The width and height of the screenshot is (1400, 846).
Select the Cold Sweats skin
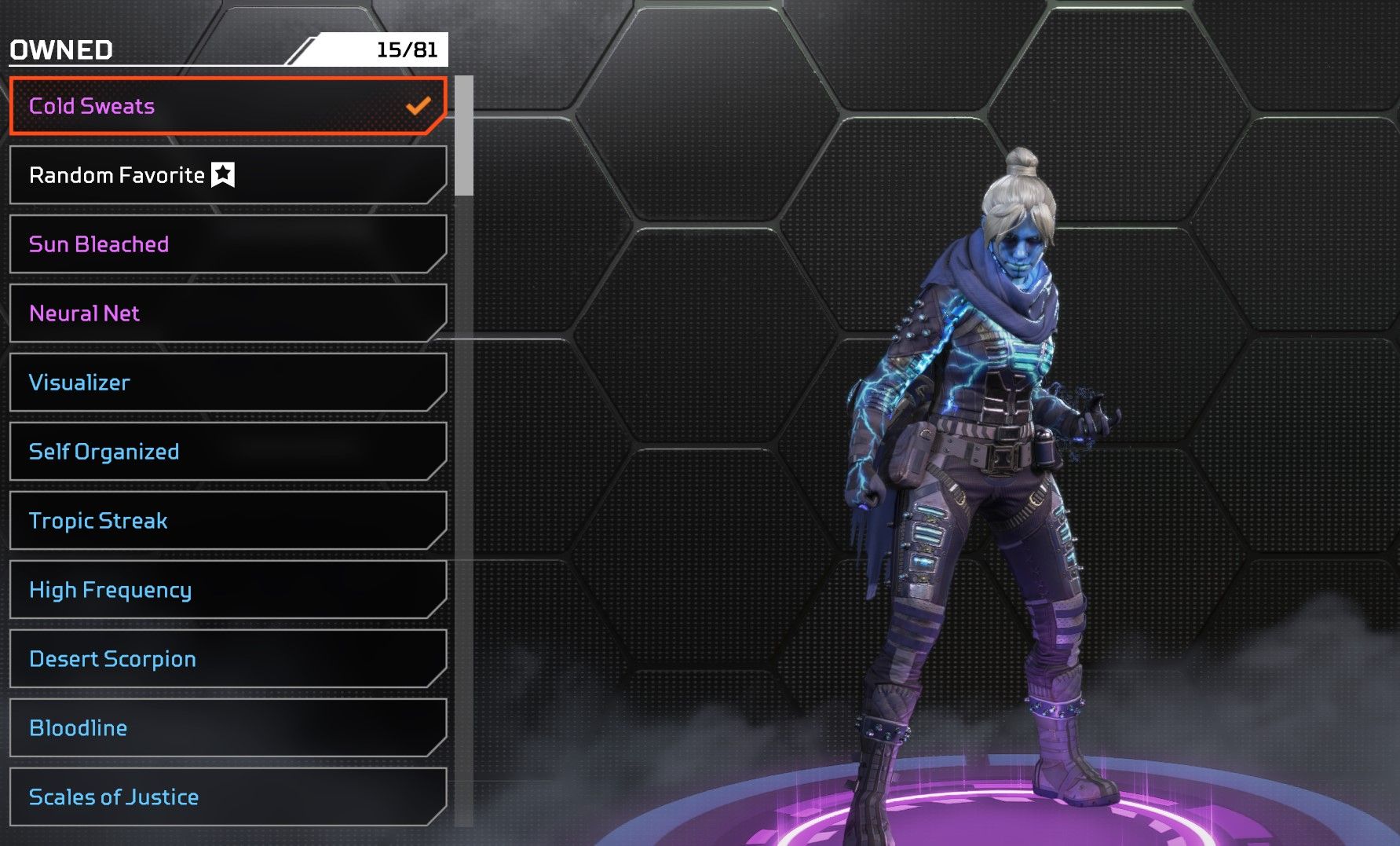[x=228, y=106]
